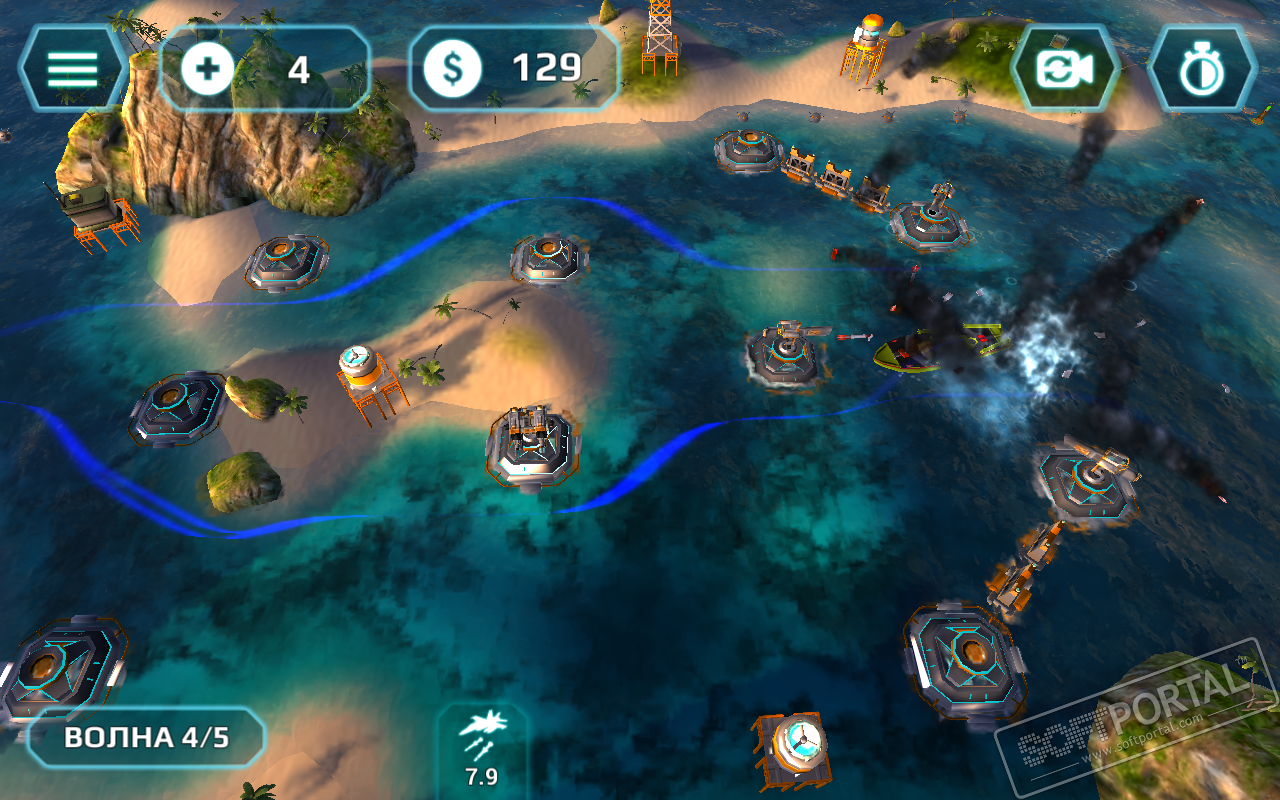Click the stopwatch speed button
This screenshot has height=800, width=1280.
[1200, 69]
